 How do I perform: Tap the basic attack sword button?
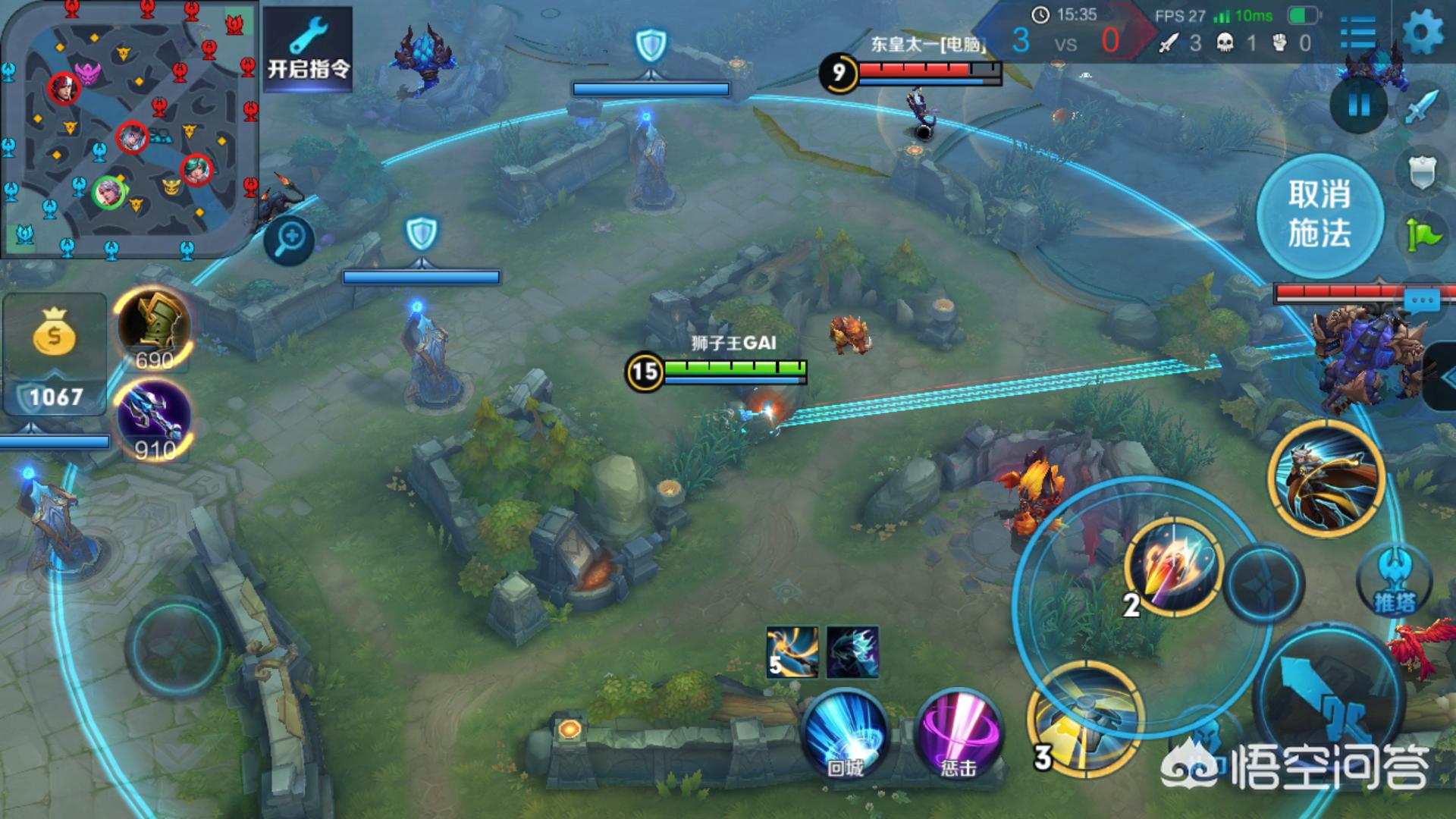tap(1329, 701)
